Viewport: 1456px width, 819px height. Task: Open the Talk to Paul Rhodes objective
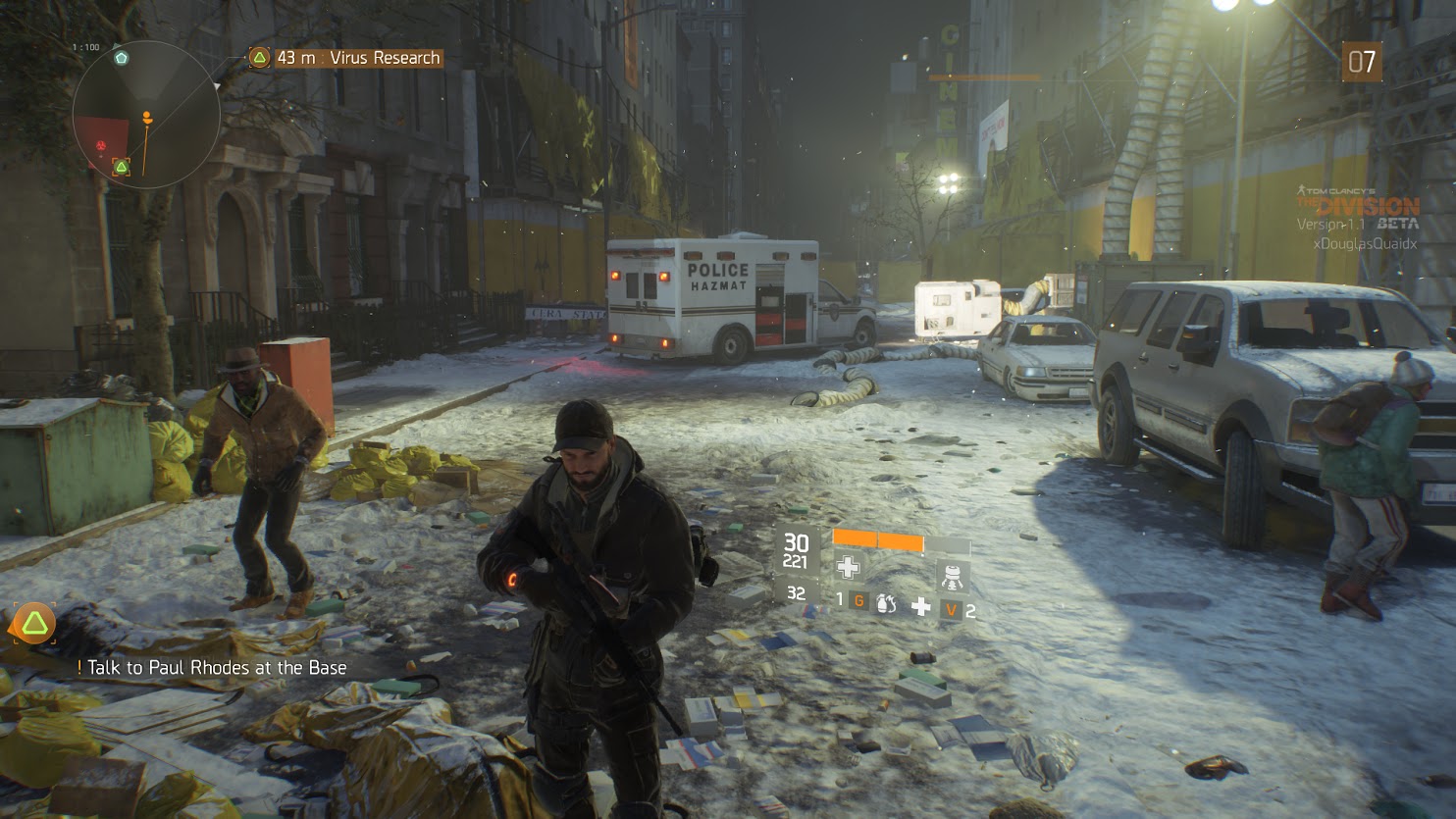coord(216,668)
